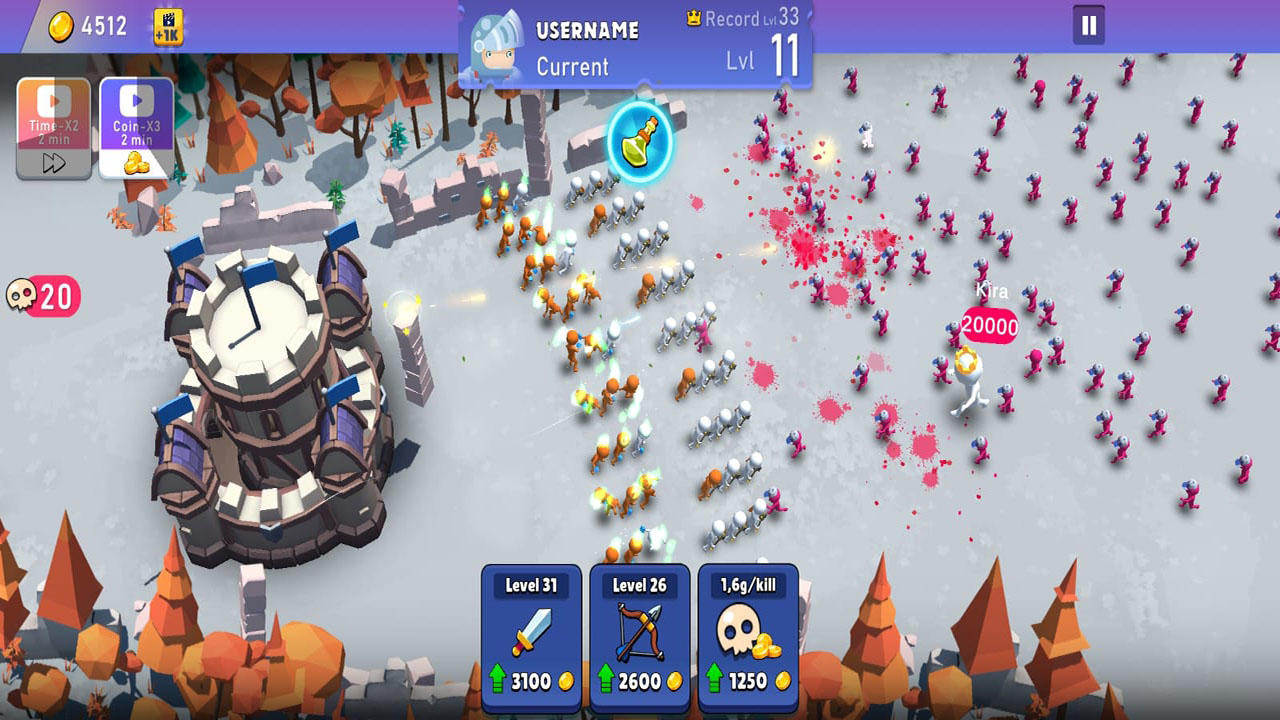The height and width of the screenshot is (720, 1280).
Task: Select the sword upgrade icon
Action: (533, 630)
